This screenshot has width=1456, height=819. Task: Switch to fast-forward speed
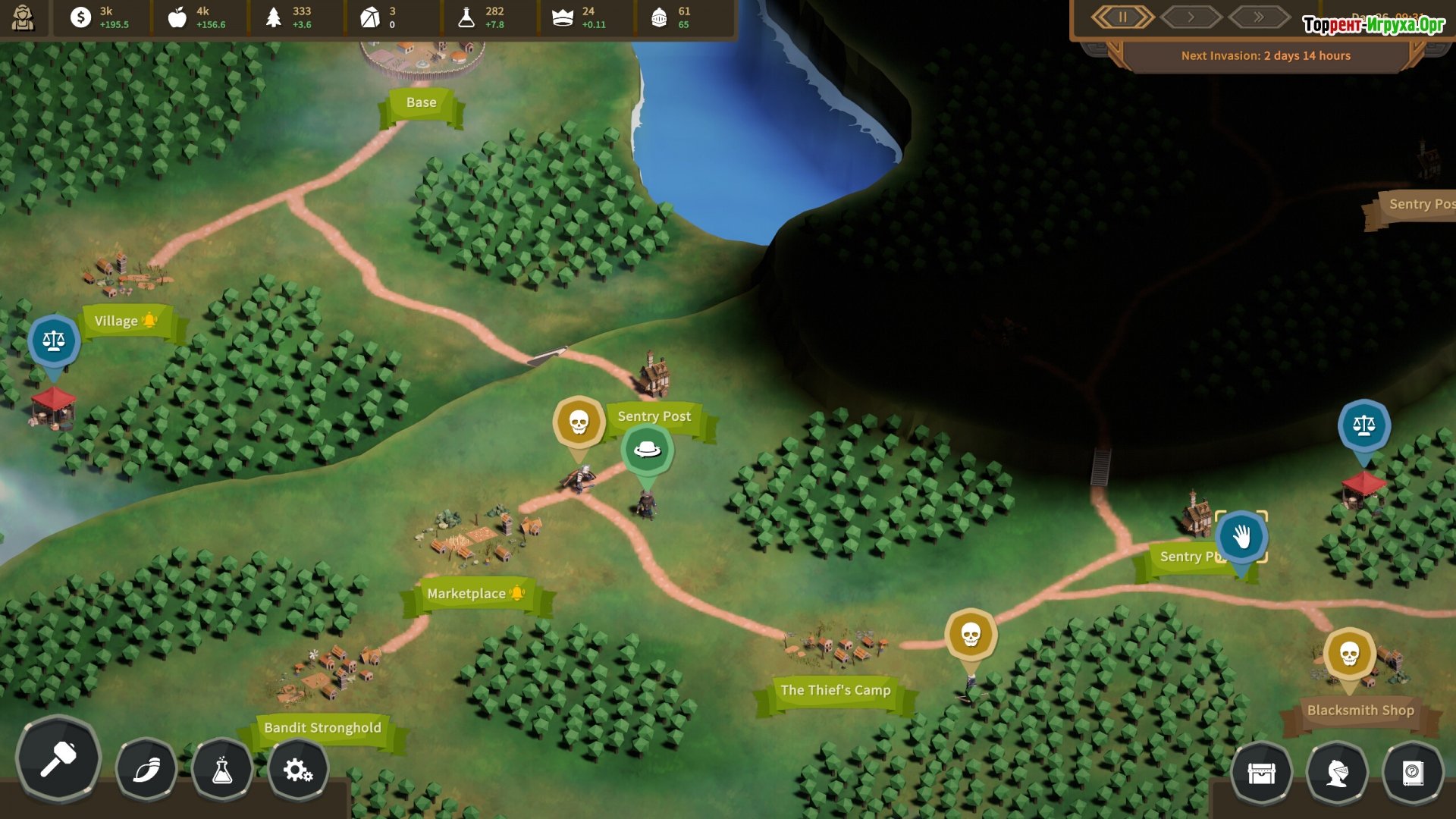[x=1259, y=17]
